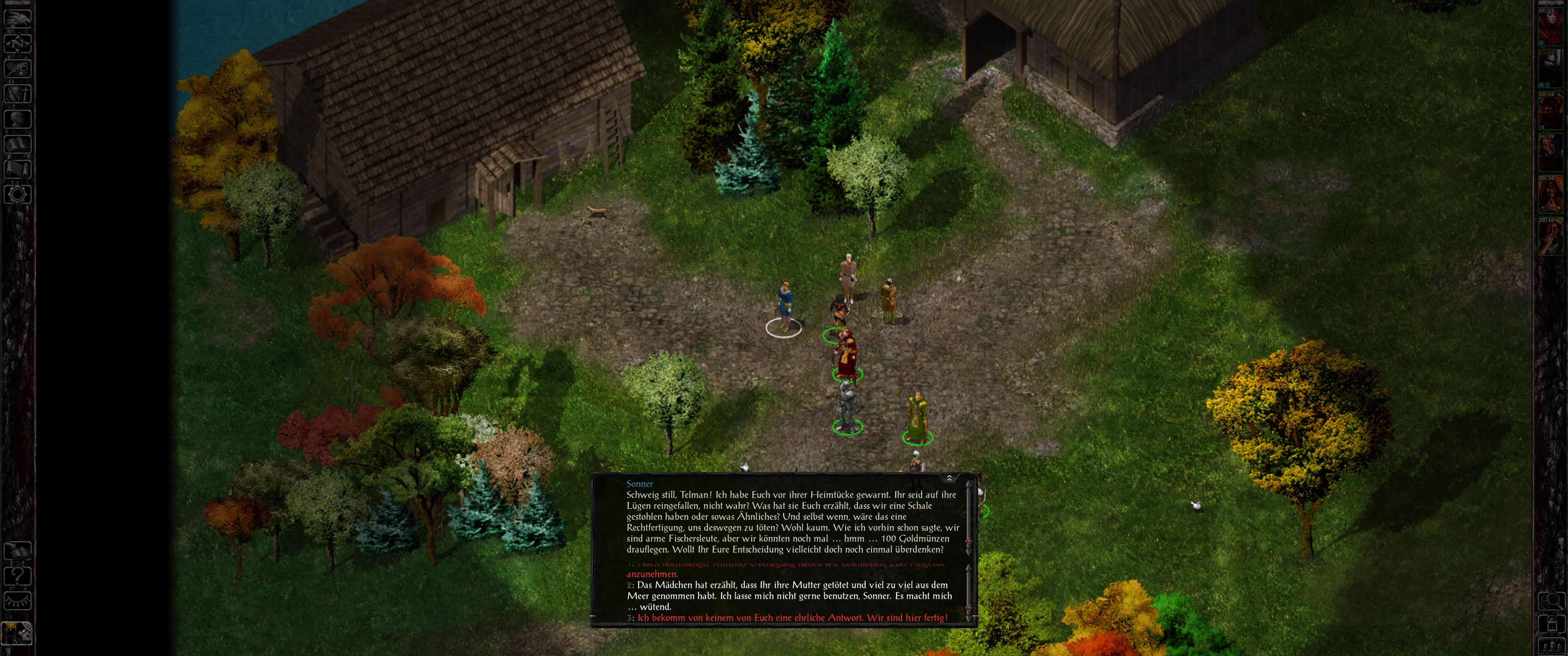Show the character record with the head icon

18,119
